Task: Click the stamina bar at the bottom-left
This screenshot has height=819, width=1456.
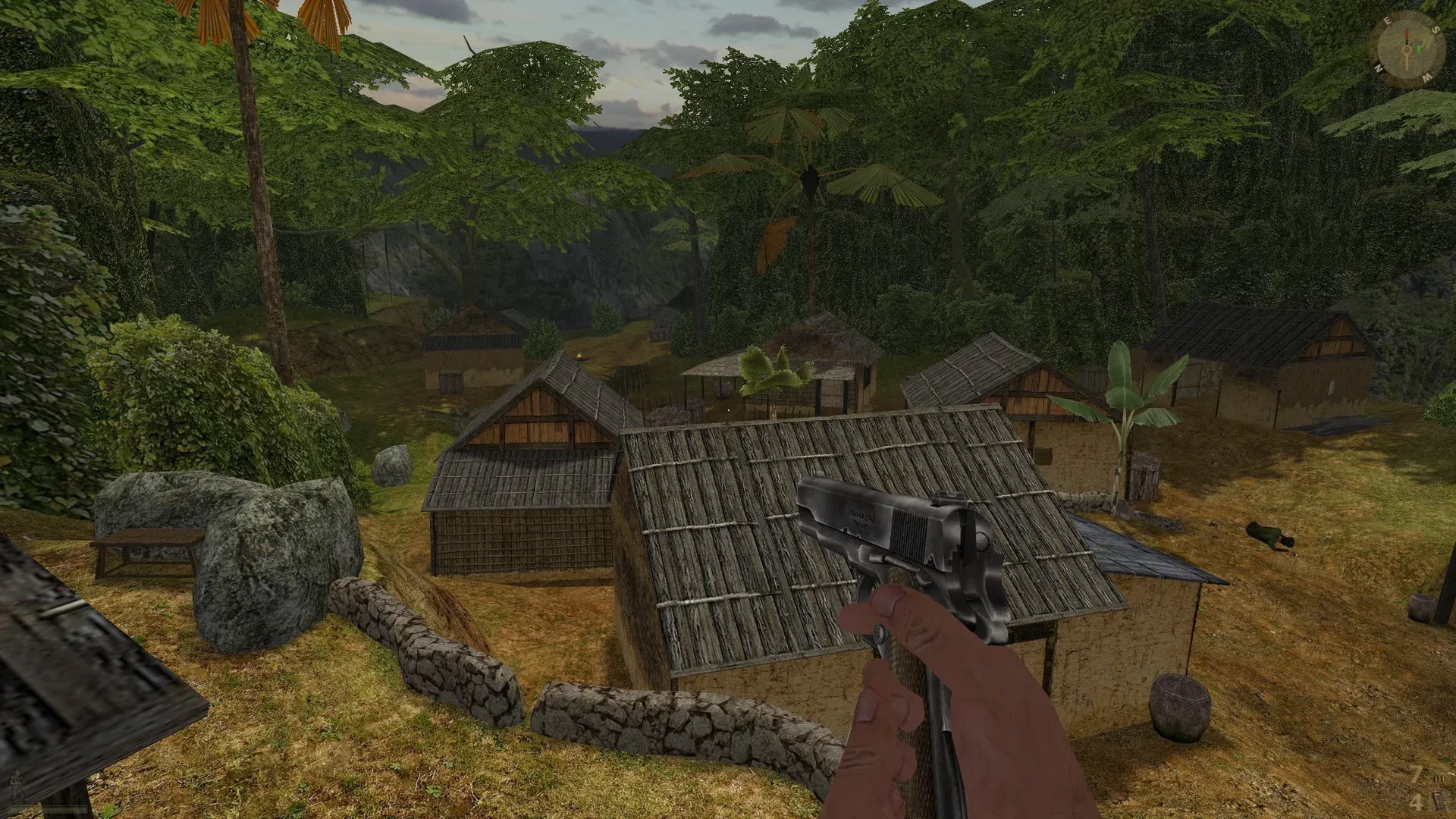Action: pyautogui.click(x=47, y=808)
